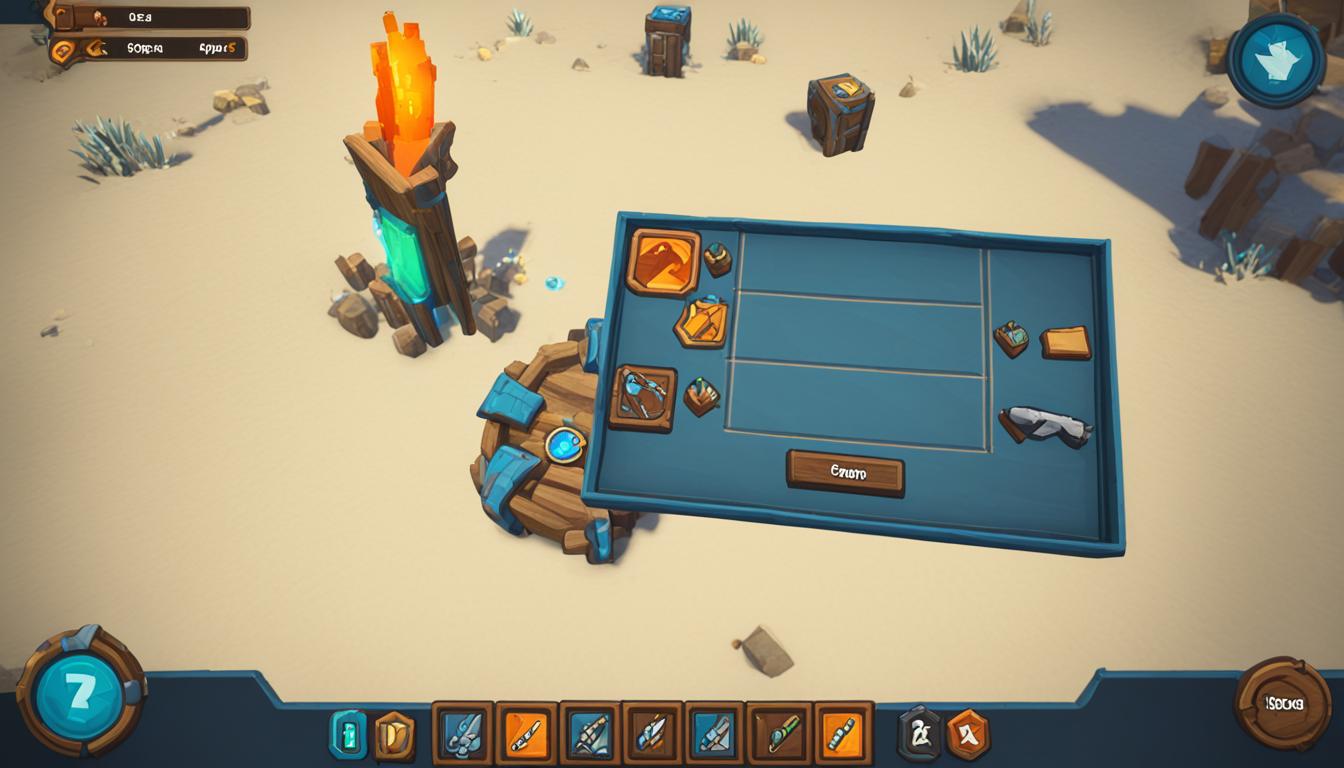This screenshot has height=768, width=1344.
Task: Activate the dark grey hexagon rune icon
Action: [919, 734]
